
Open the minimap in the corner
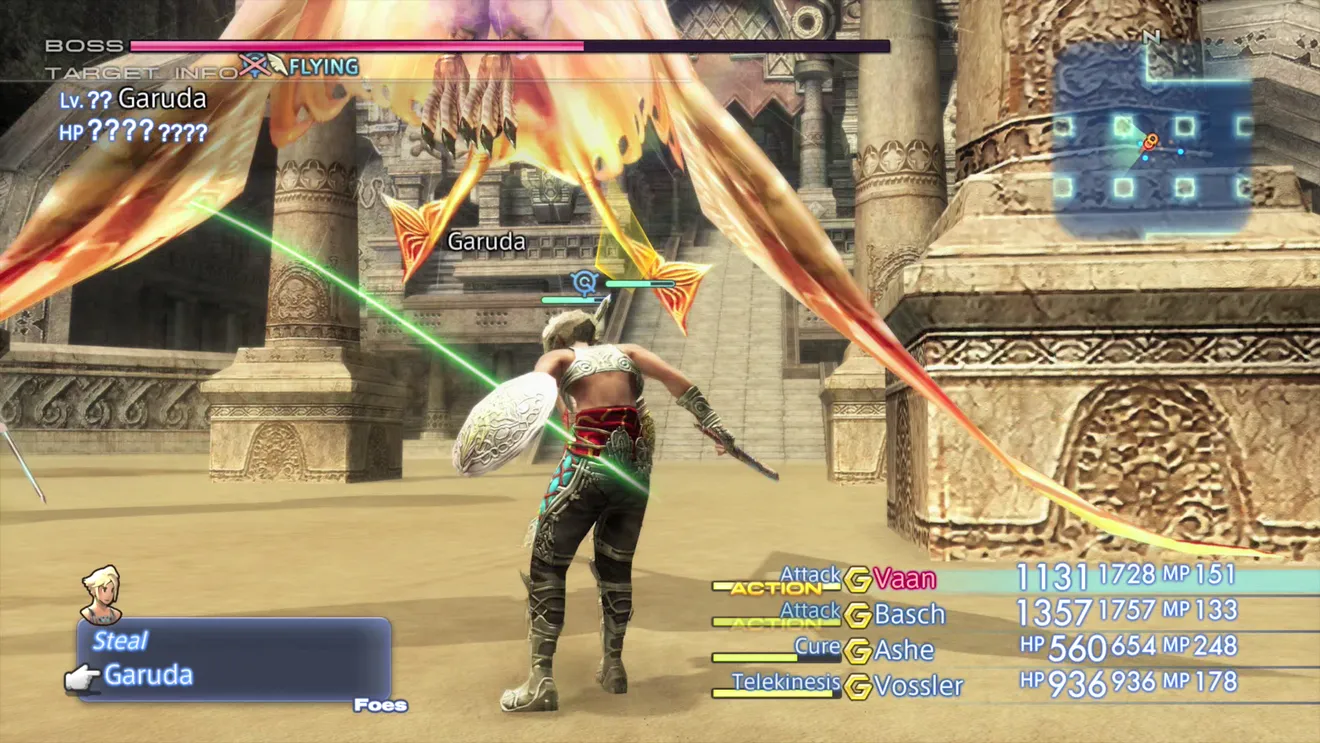tap(1152, 138)
